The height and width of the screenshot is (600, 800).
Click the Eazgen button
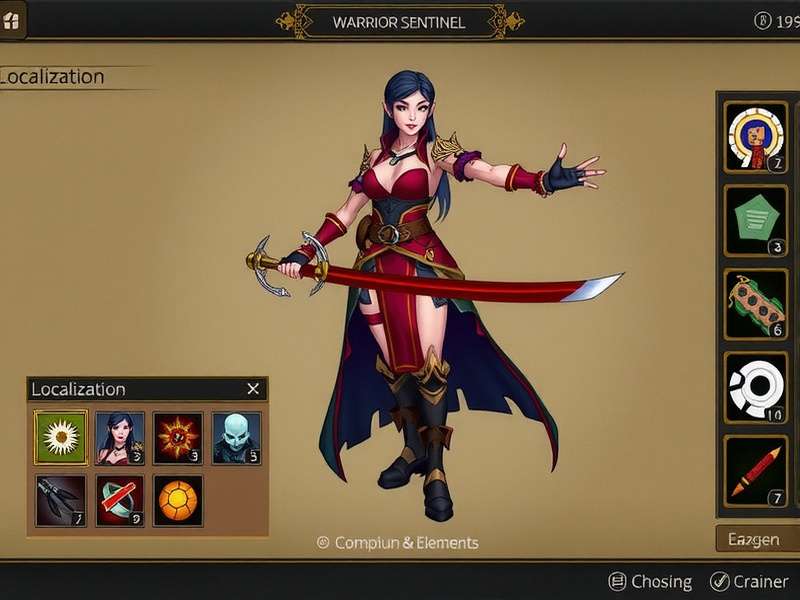755,539
